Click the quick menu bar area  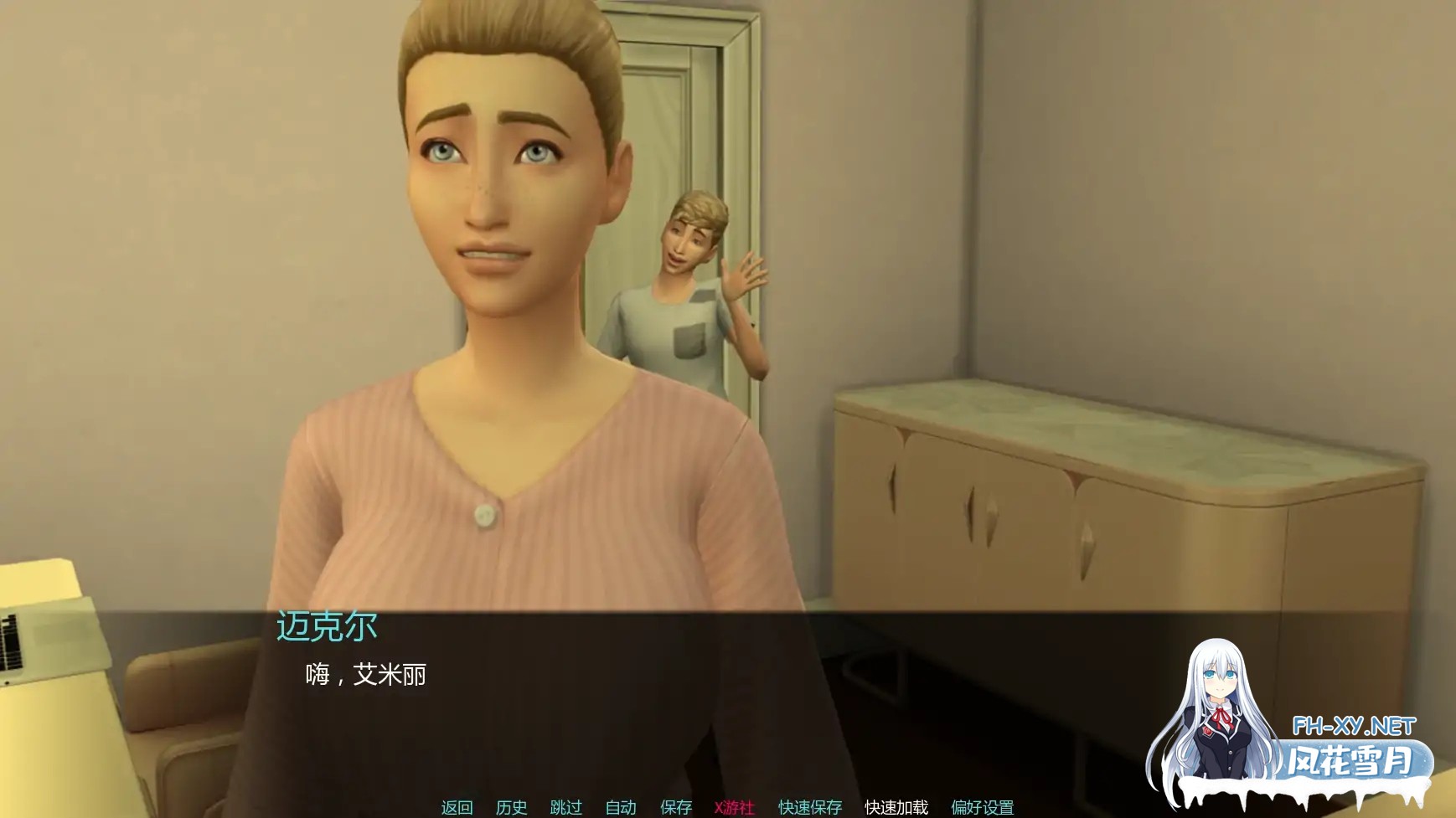tap(720, 808)
